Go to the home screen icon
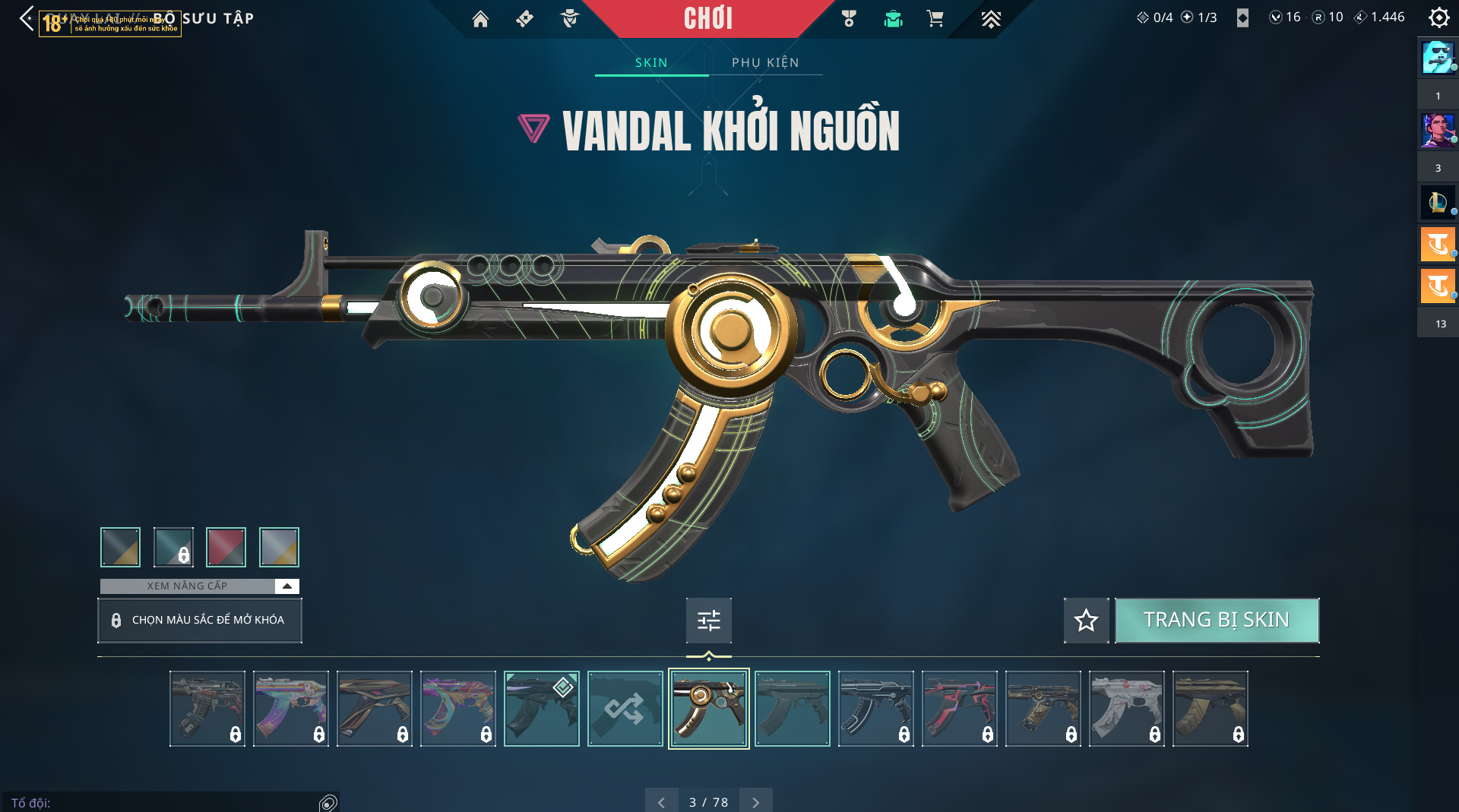The width and height of the screenshot is (1459, 812). coord(480,19)
